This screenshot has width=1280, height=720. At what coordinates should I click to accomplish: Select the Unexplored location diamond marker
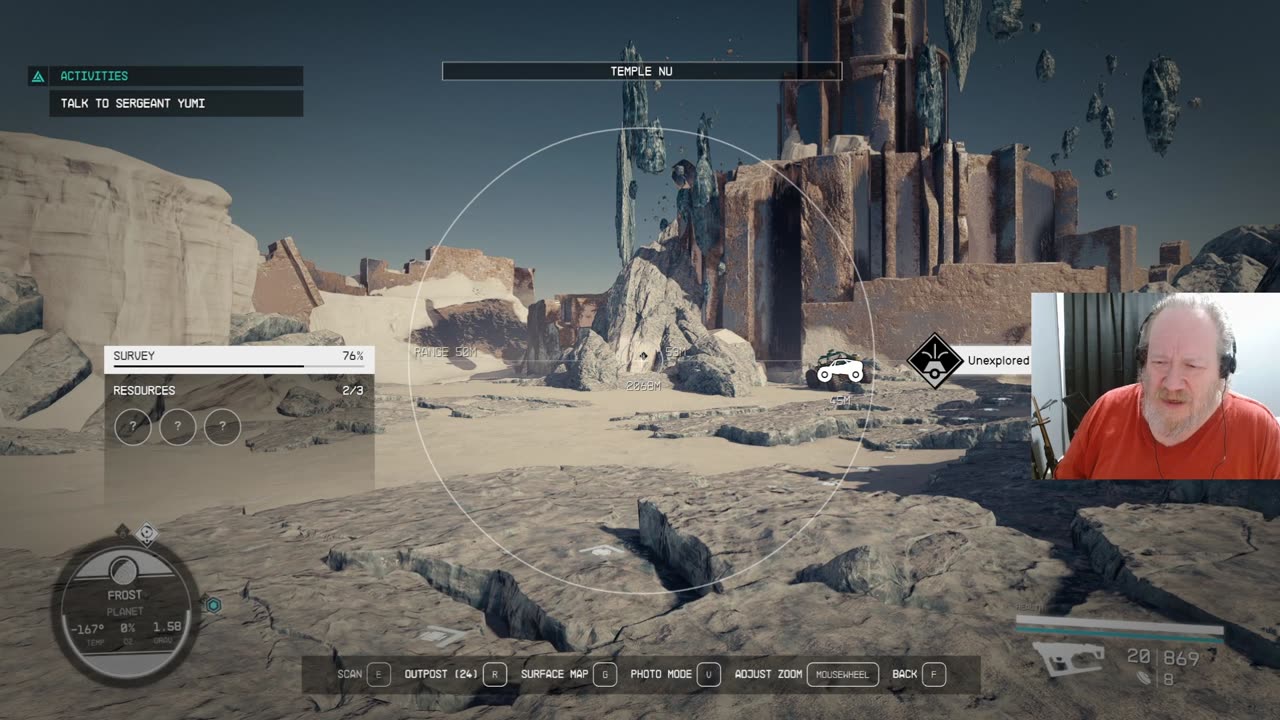click(x=934, y=361)
